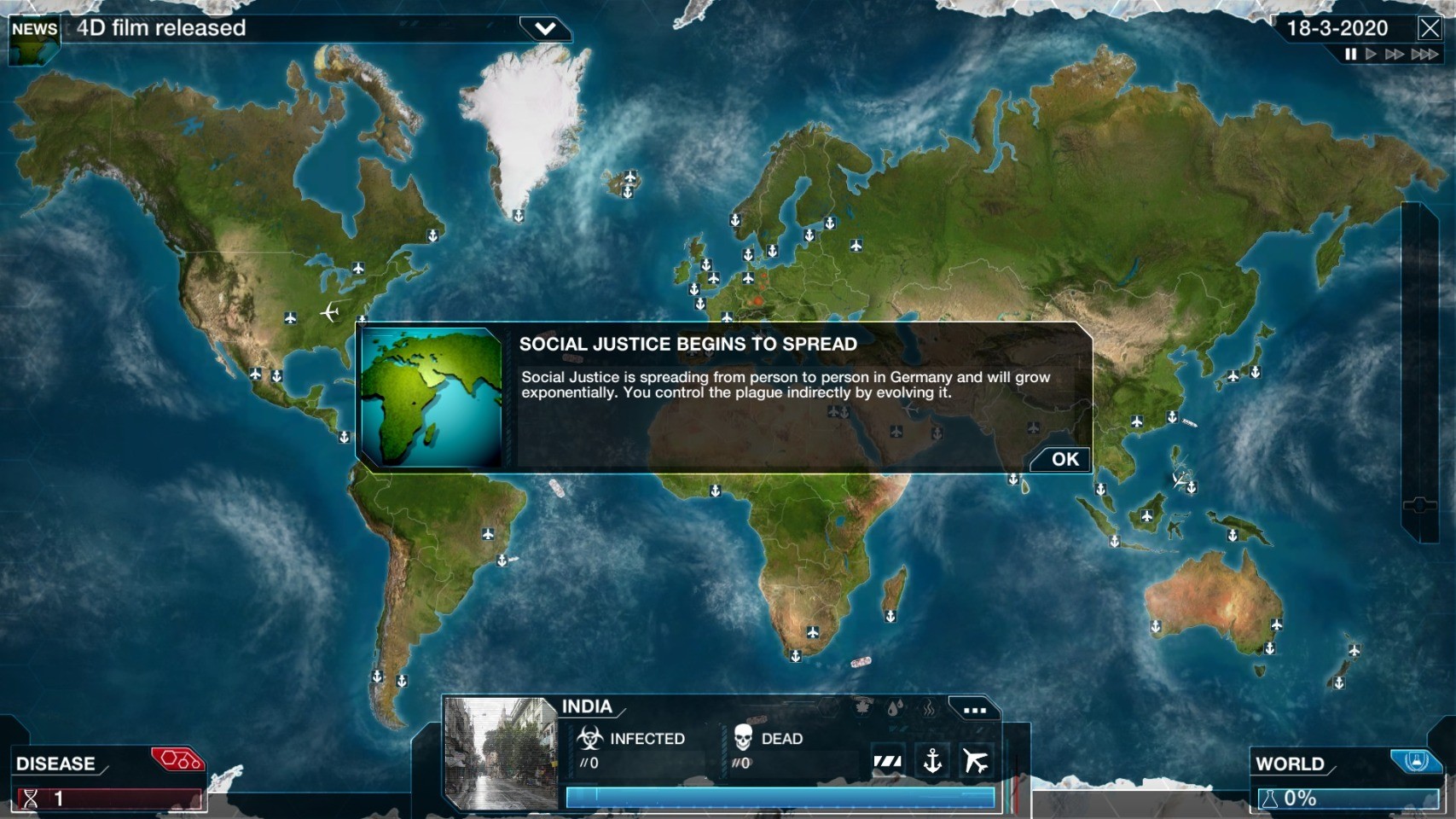Close the game with the X button
The height and width of the screenshot is (819, 1456).
point(1430,28)
